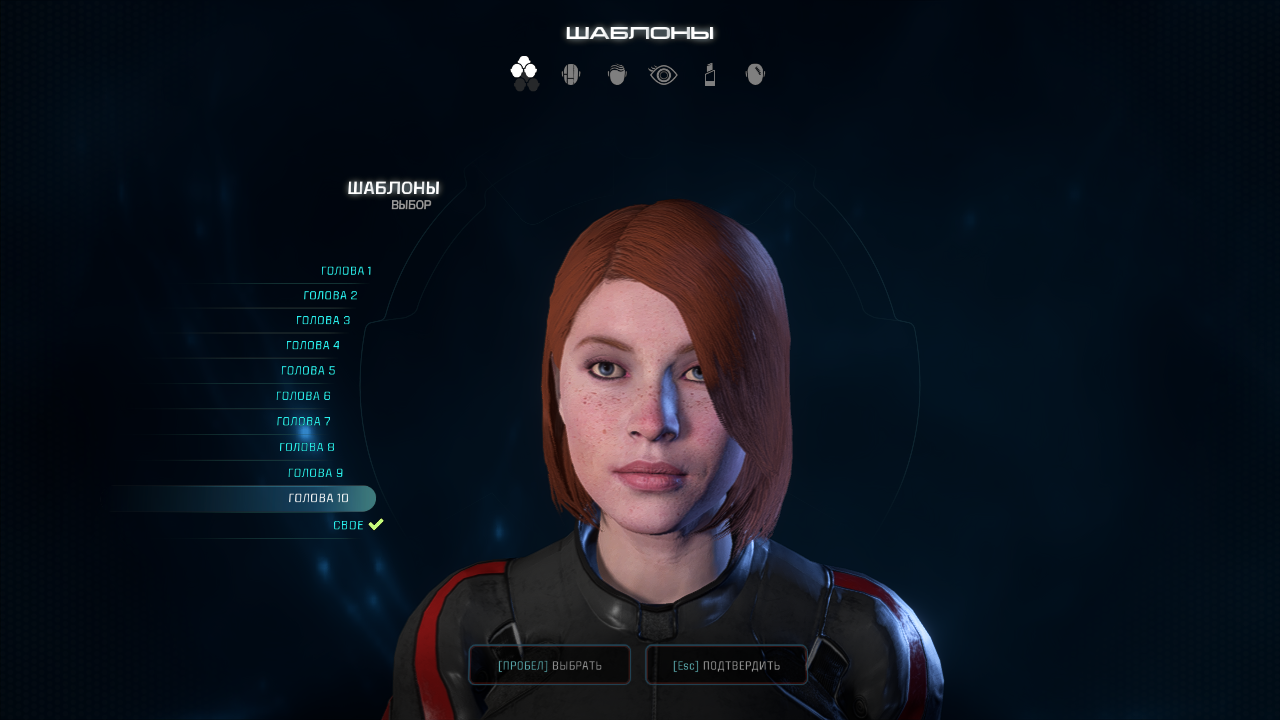Open the lipstick makeup tab

710,74
